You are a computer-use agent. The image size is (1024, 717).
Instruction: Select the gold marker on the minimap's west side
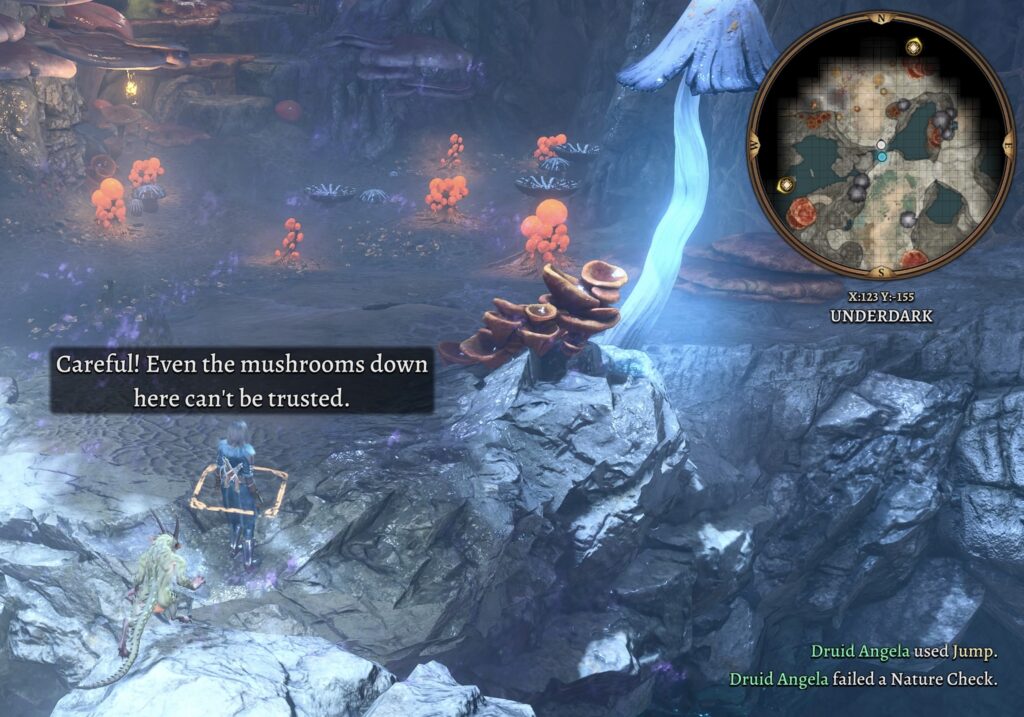point(788,185)
